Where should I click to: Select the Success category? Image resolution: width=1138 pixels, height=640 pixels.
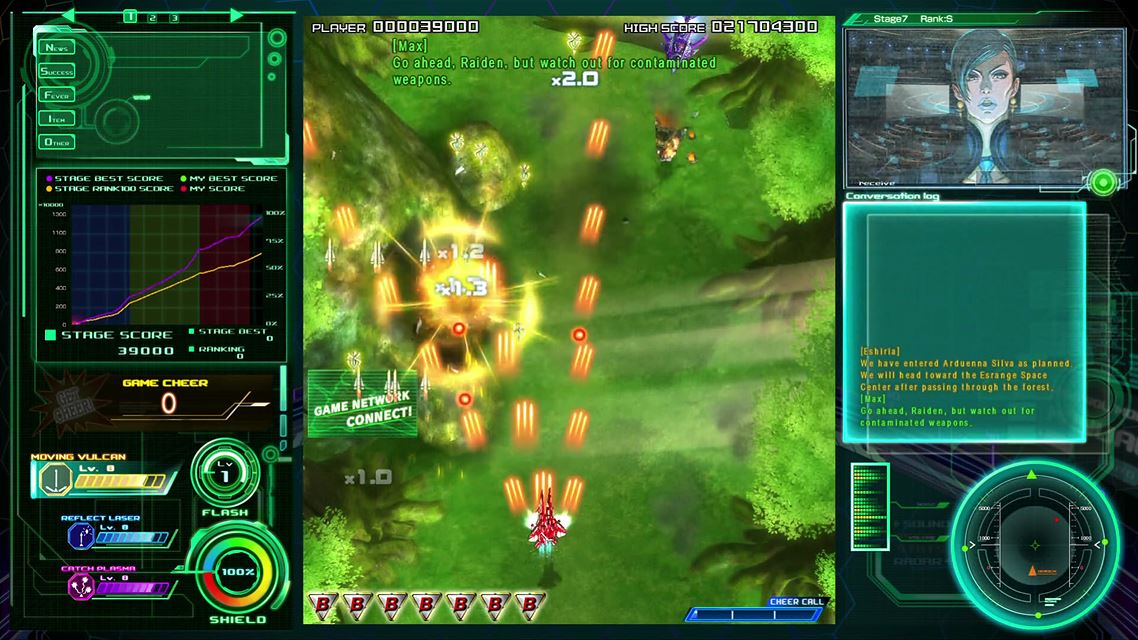pyautogui.click(x=57, y=71)
